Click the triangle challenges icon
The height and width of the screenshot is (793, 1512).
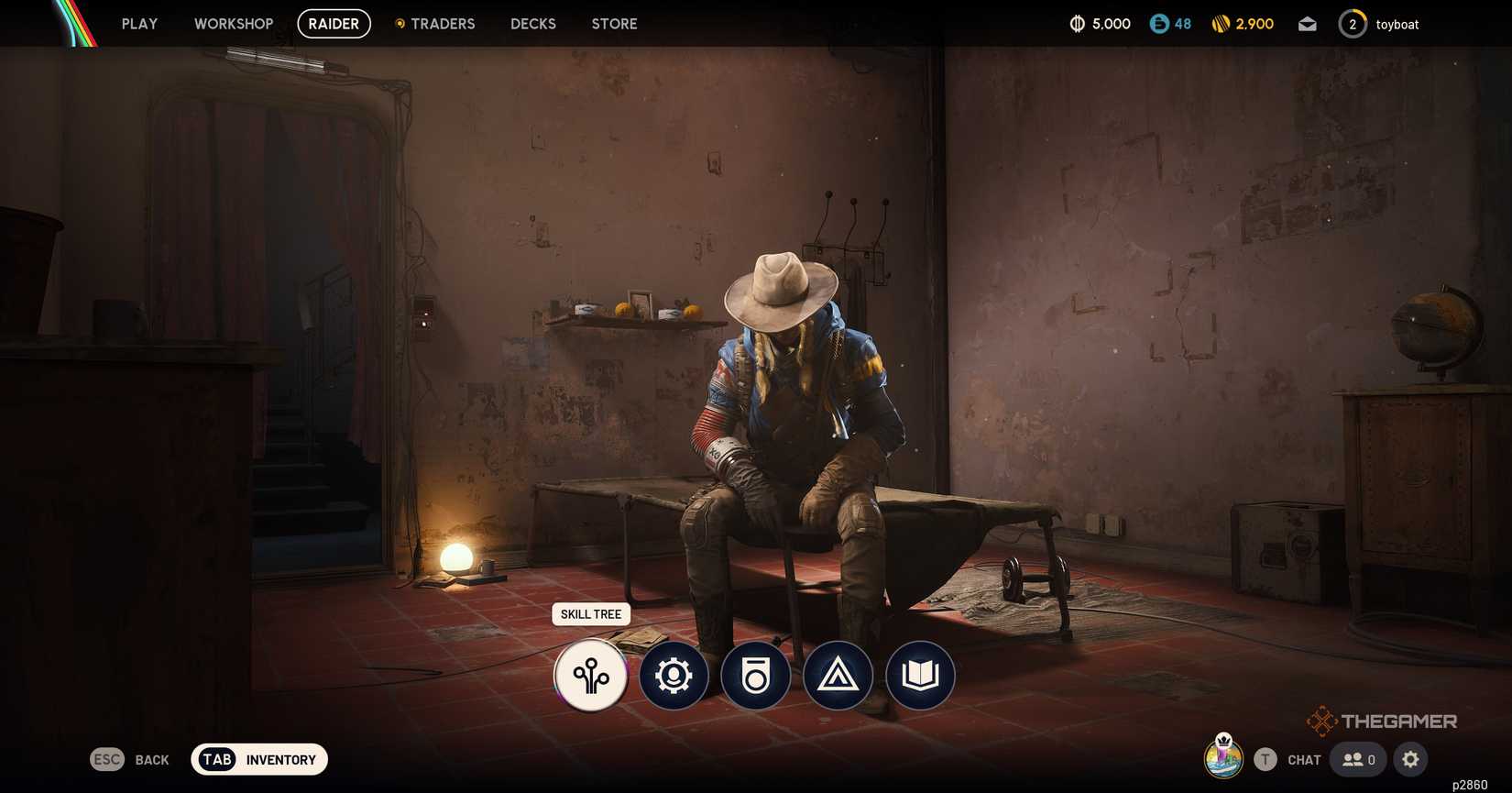point(838,676)
